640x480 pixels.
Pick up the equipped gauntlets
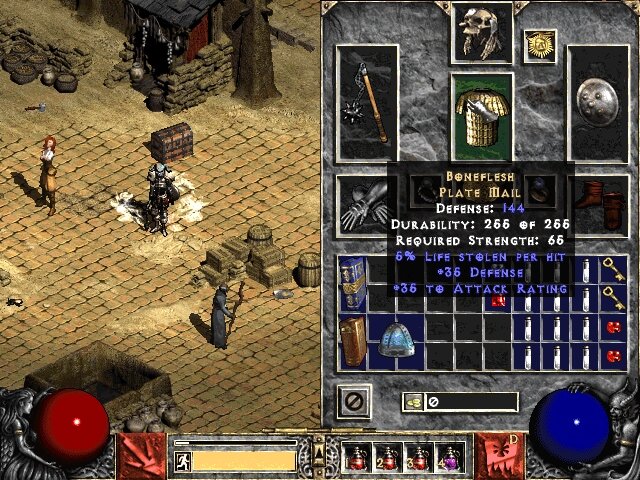click(x=359, y=203)
